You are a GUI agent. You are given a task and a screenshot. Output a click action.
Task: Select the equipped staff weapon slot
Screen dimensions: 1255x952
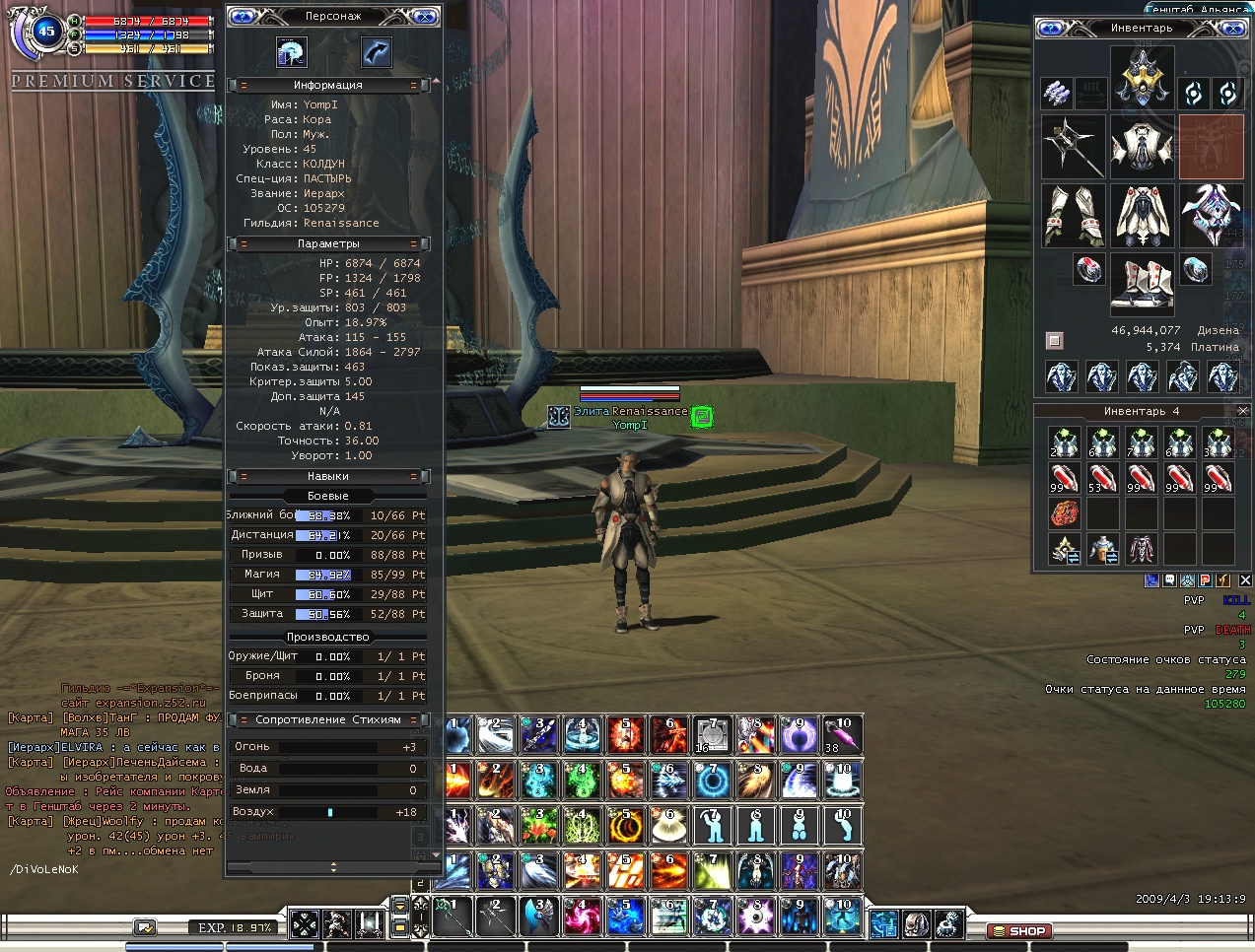[1073, 147]
